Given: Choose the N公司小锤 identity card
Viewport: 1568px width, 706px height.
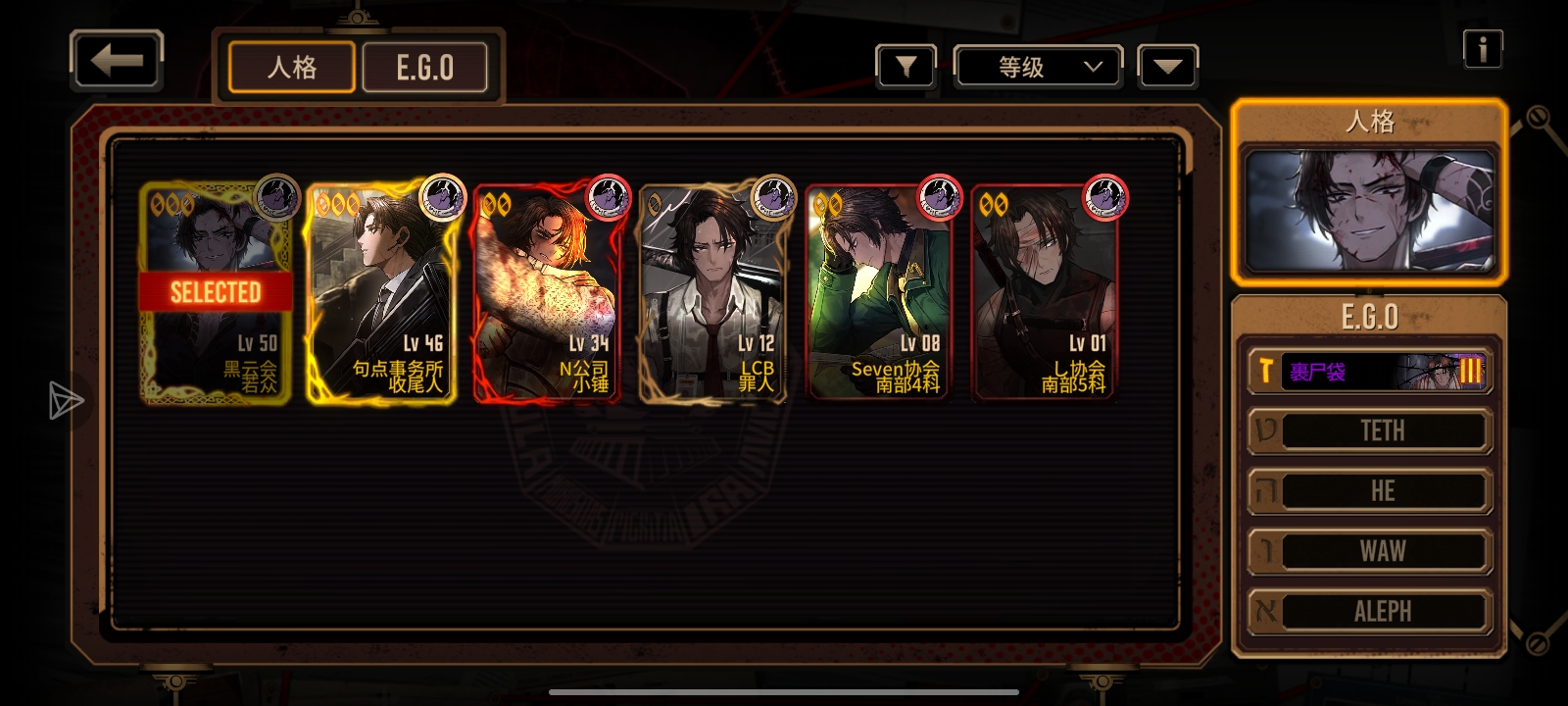Looking at the screenshot, I should tap(547, 293).
